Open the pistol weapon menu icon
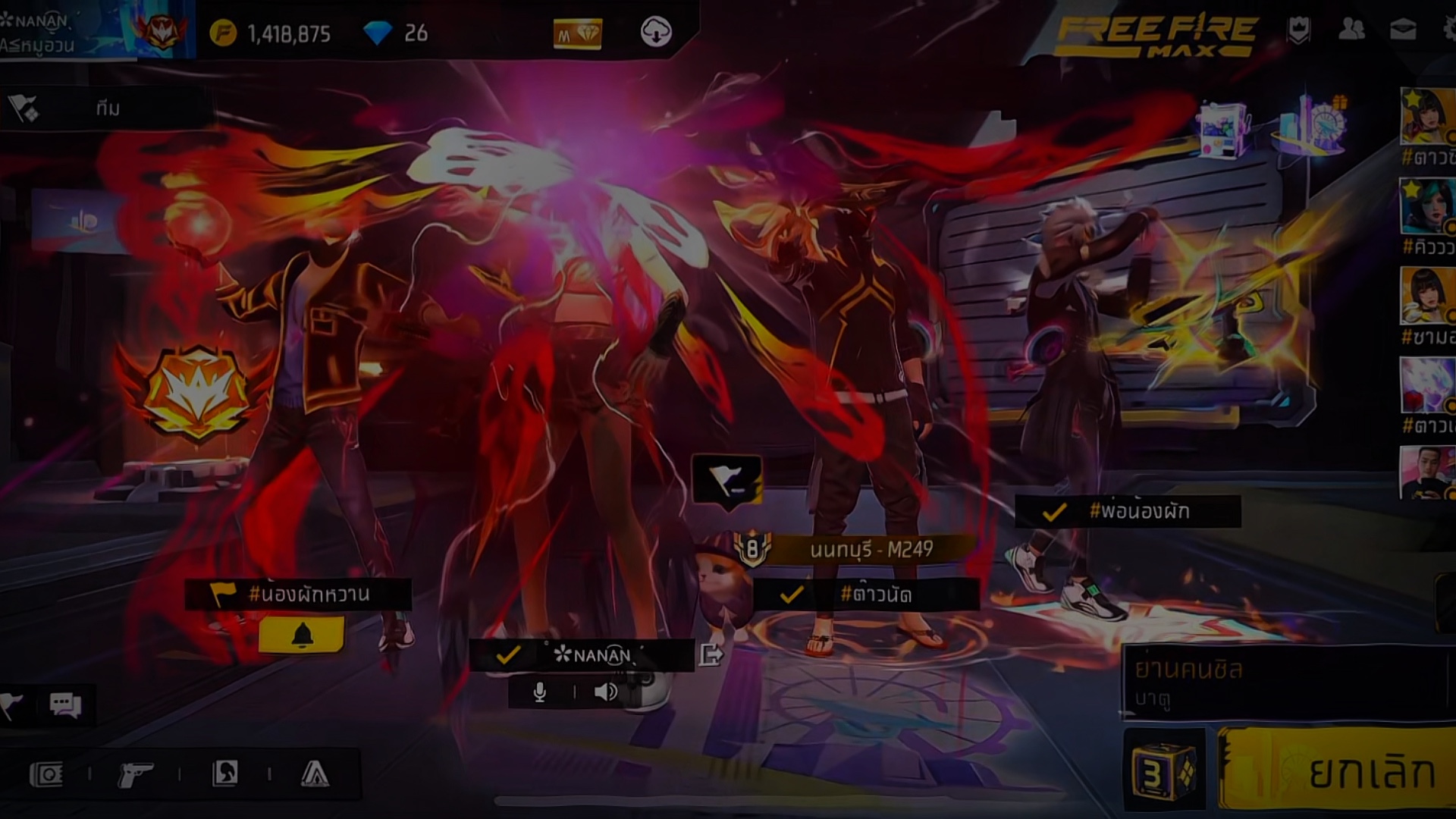 pyautogui.click(x=135, y=774)
